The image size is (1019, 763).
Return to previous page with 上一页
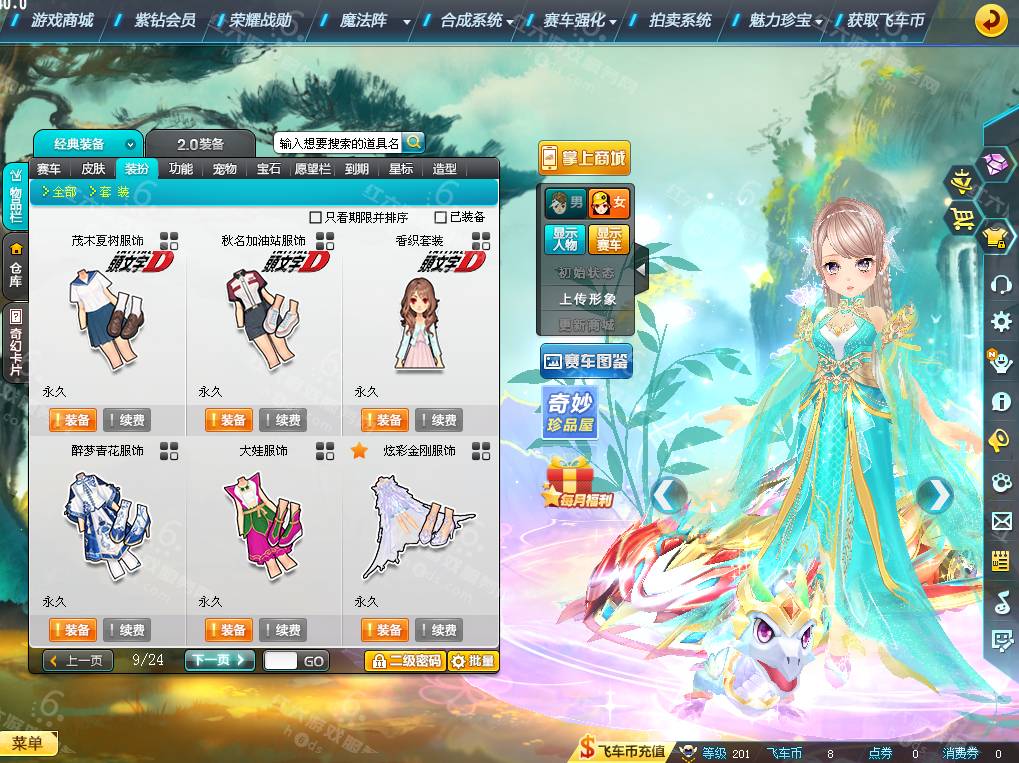78,660
